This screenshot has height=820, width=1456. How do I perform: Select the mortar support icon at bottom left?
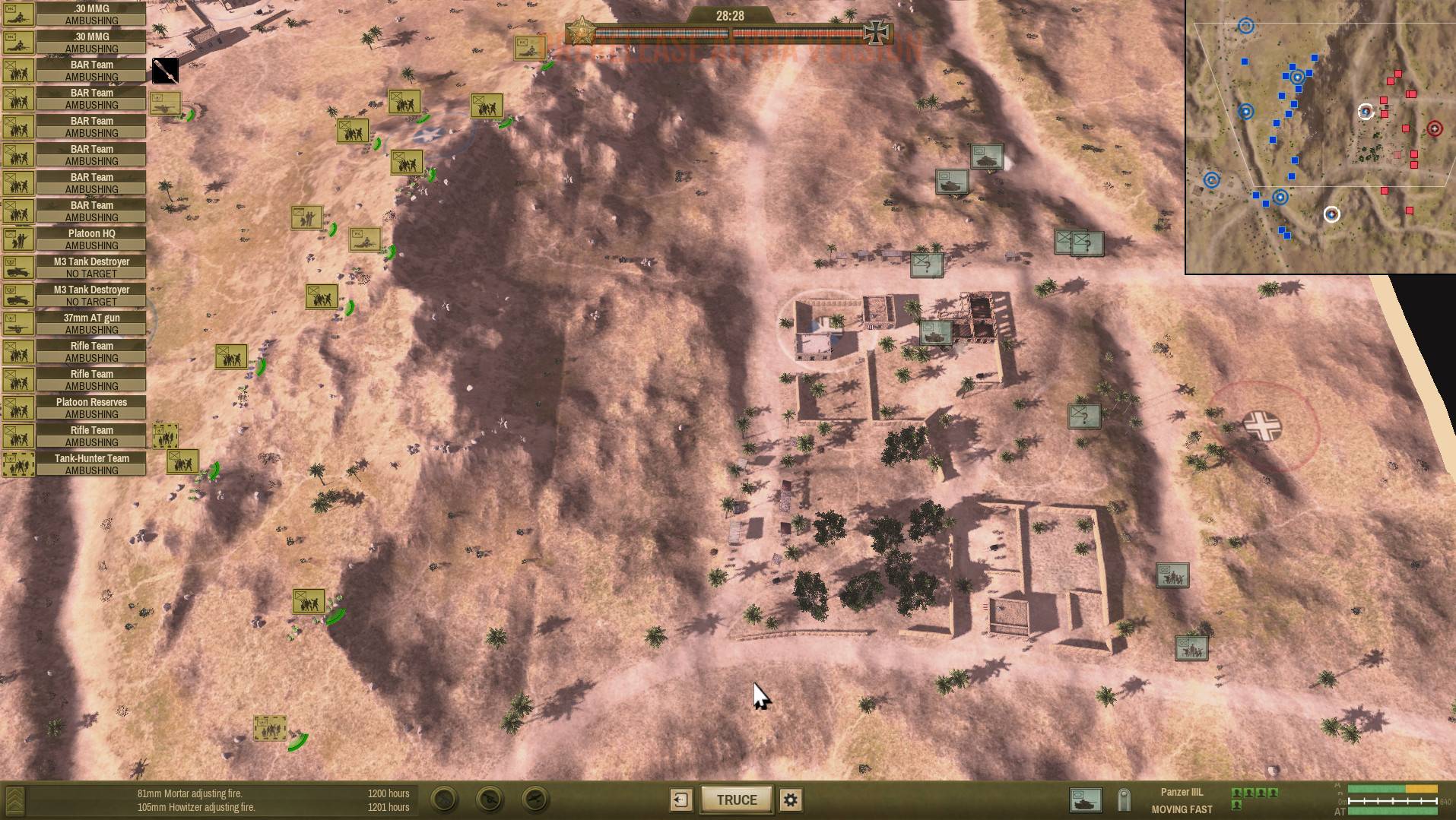[442, 799]
